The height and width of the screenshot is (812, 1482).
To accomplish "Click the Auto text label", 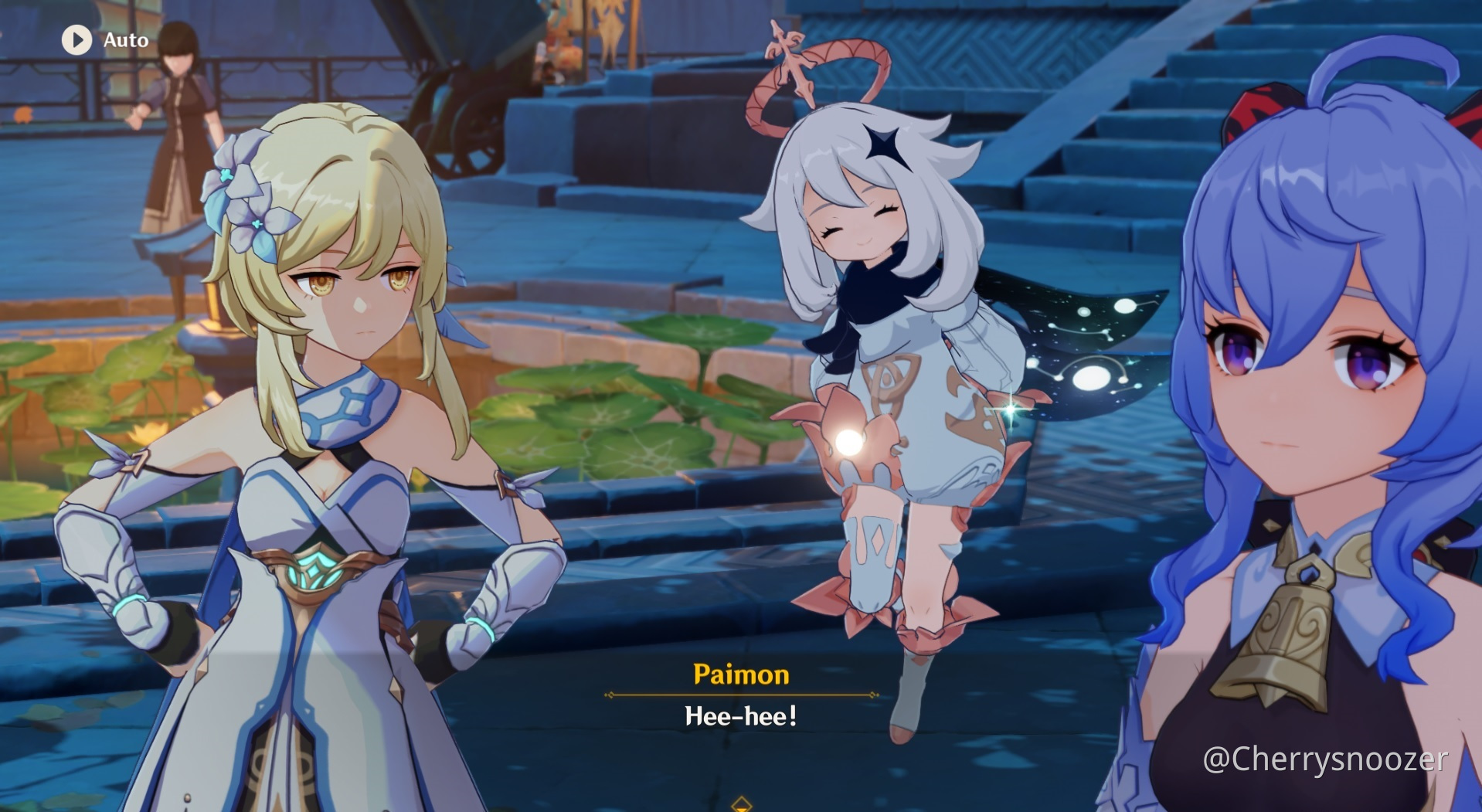I will coord(126,39).
